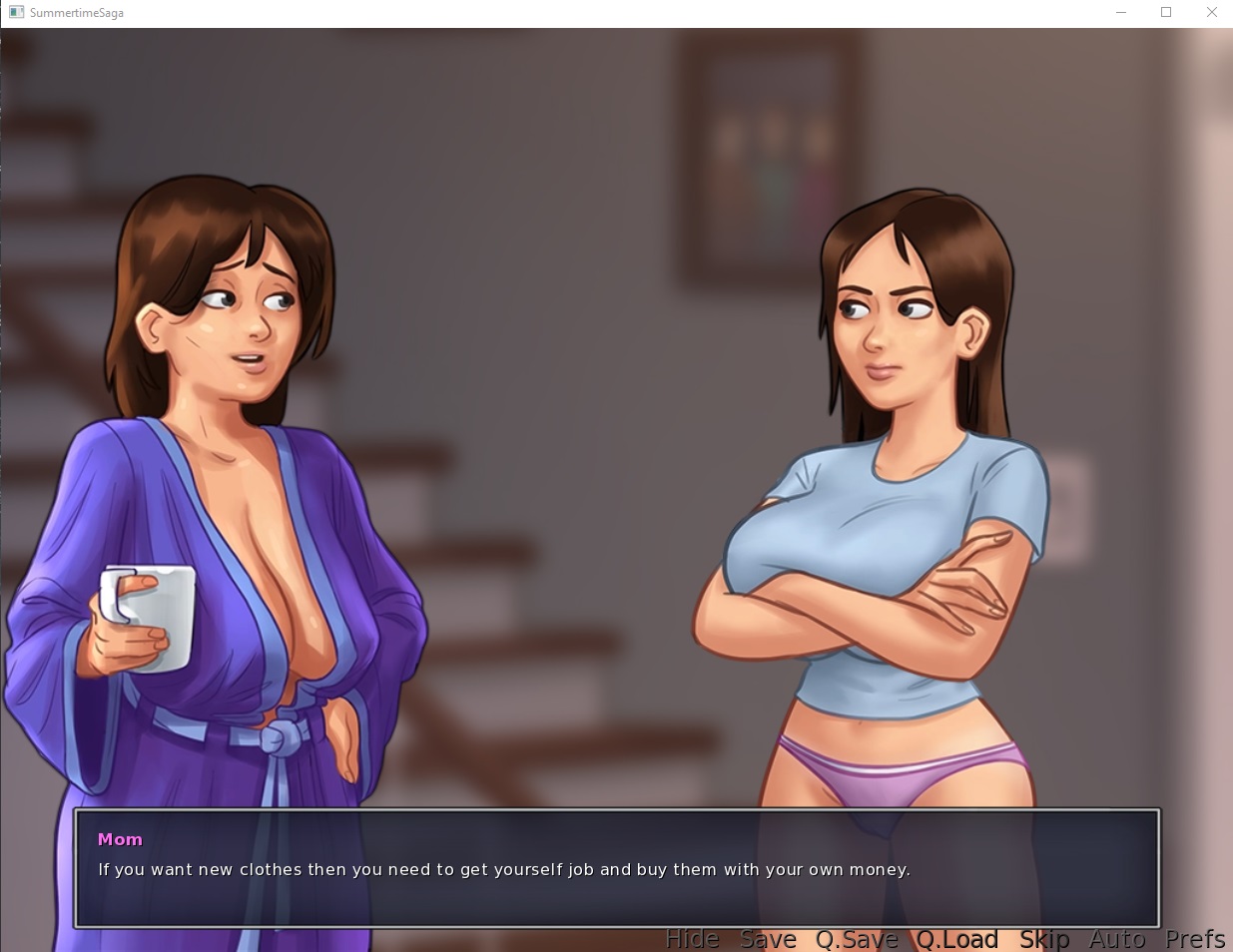Open the Save menu
Viewport: 1233px width, 952px height.
768,939
